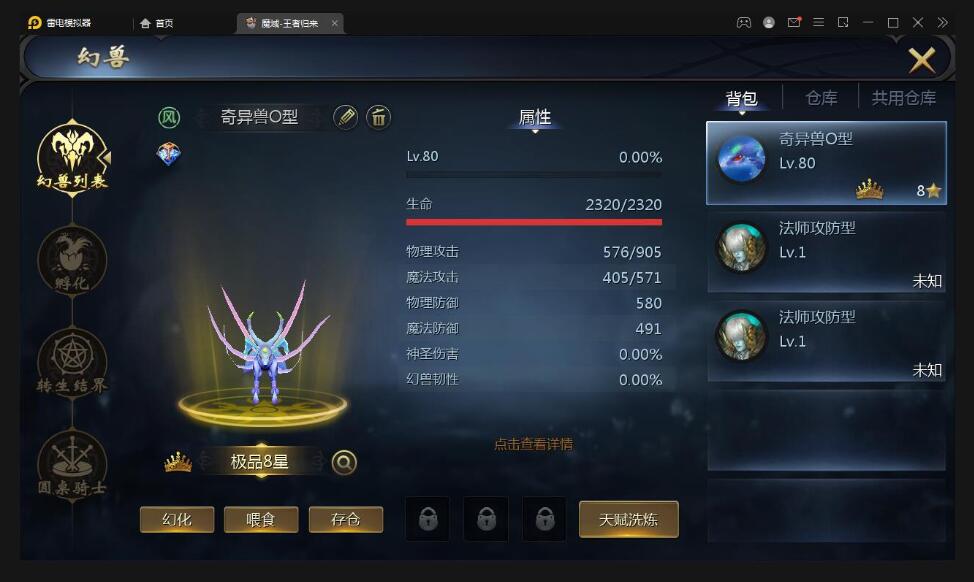Screen dimensions: 974x582
Task: Select the 奇异兽O型 Lv.80 list entry
Action: click(826, 163)
